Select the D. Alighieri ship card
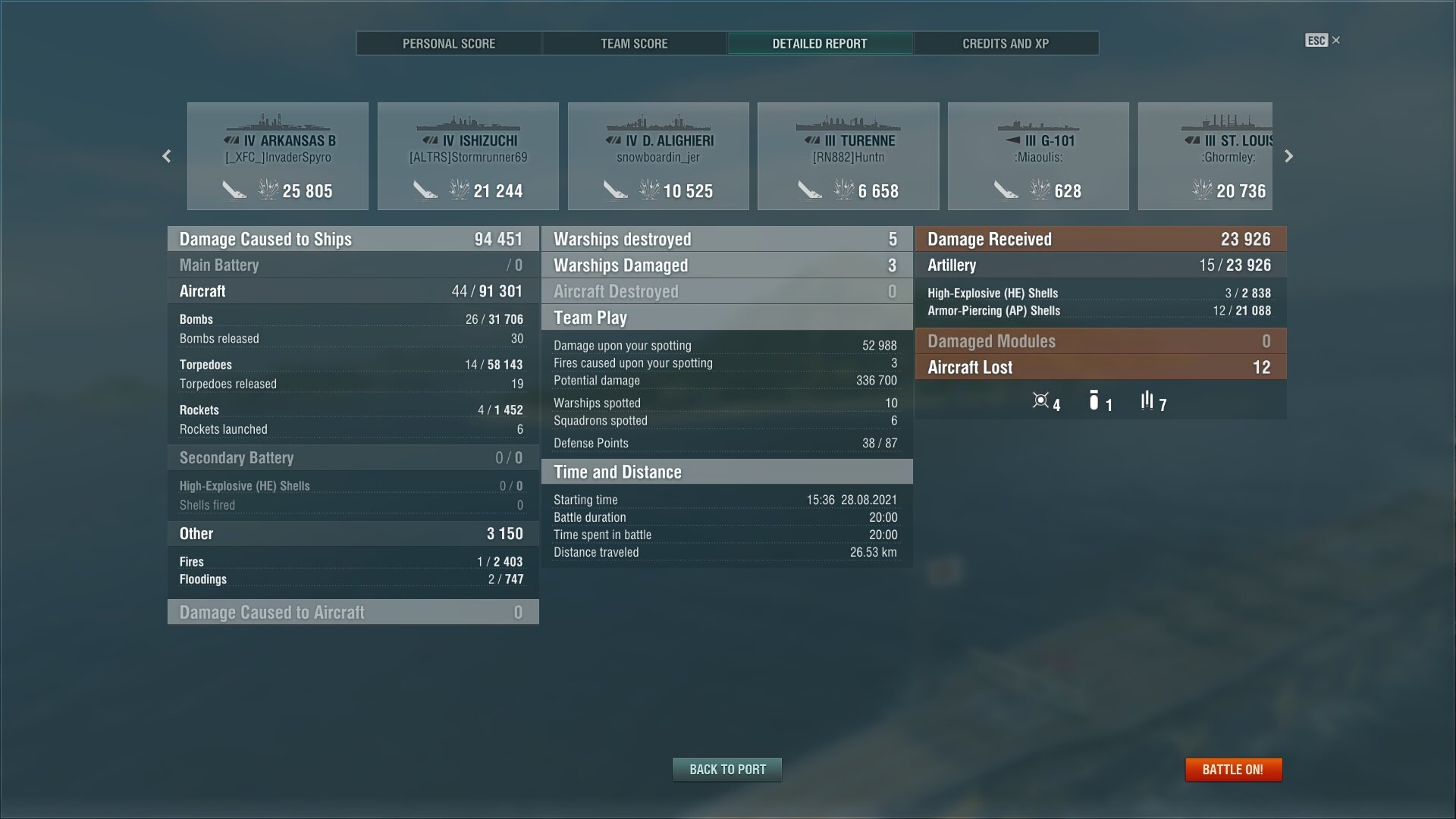 [x=658, y=156]
